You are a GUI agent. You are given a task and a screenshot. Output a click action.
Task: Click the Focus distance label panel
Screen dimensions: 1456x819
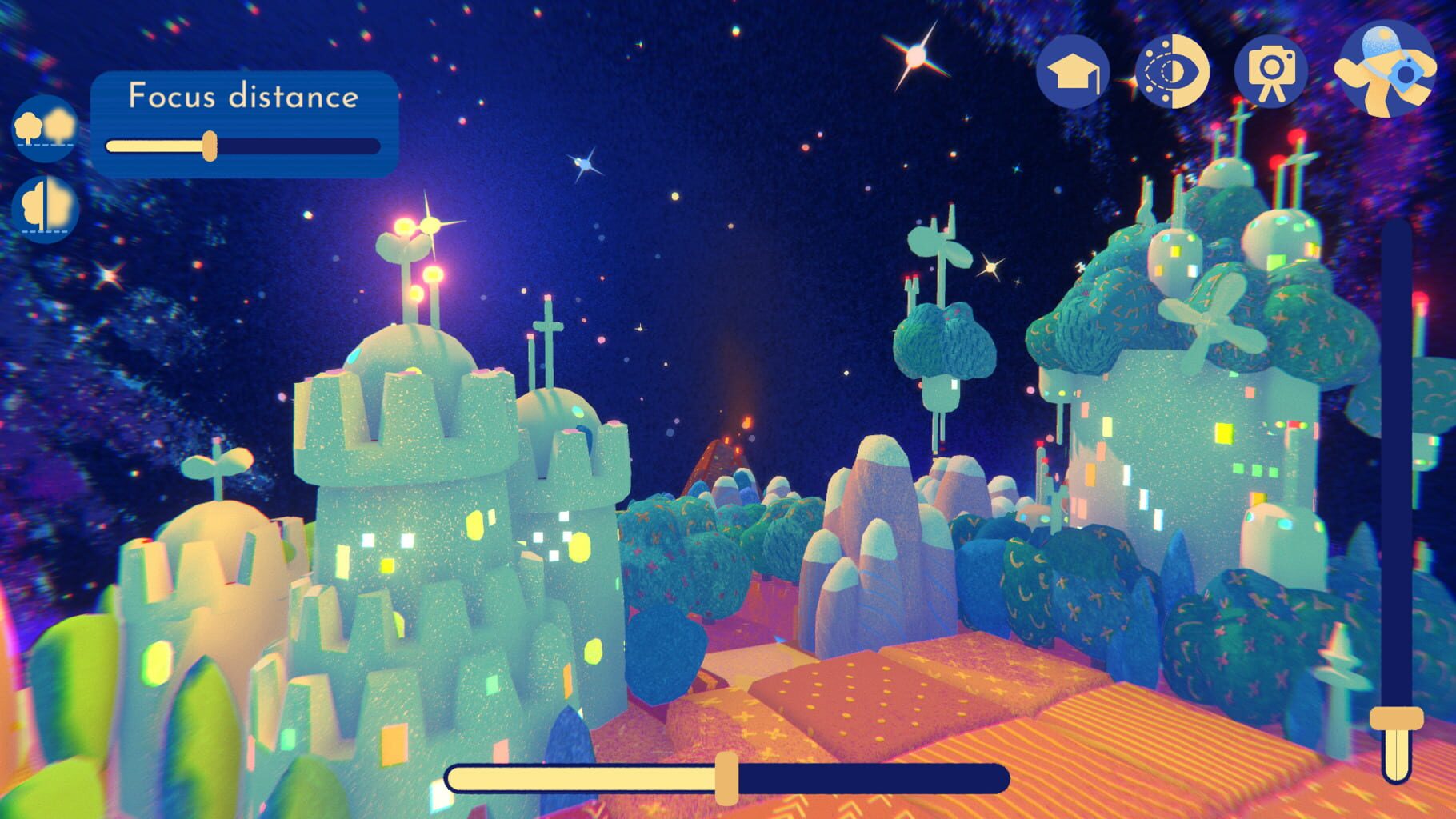[244, 97]
